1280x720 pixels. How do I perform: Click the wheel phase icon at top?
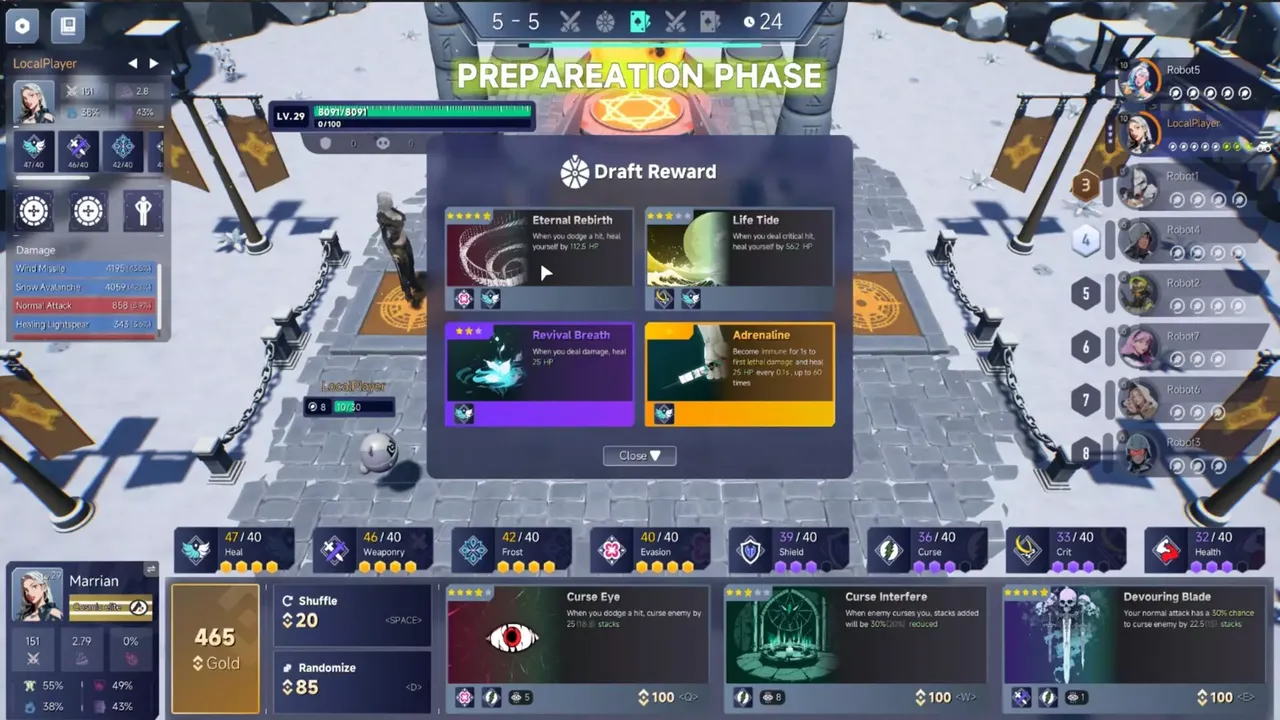pos(603,21)
